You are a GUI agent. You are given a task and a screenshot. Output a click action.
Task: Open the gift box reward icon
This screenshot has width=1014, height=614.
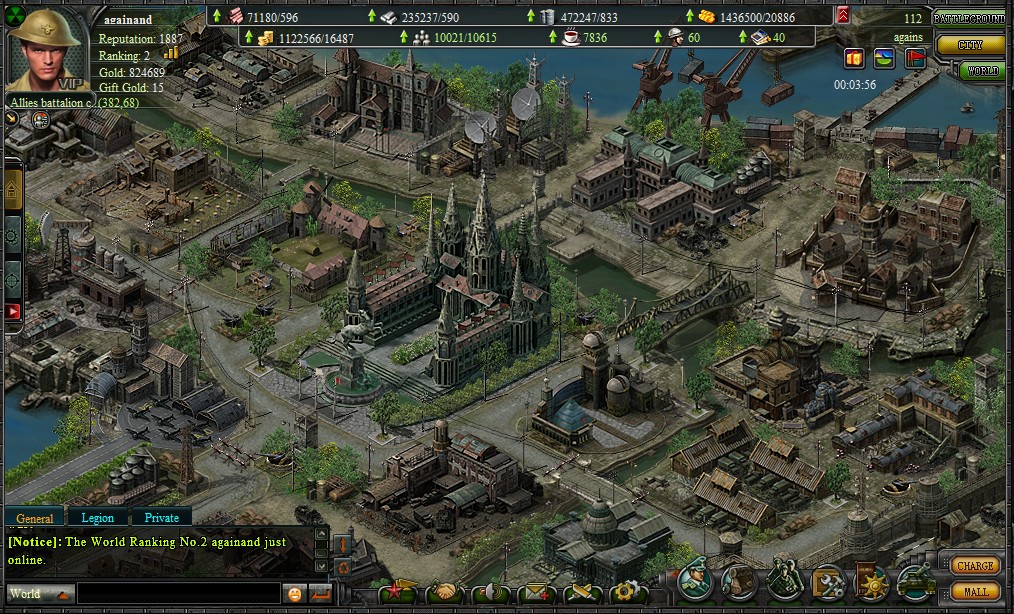pos(853,58)
